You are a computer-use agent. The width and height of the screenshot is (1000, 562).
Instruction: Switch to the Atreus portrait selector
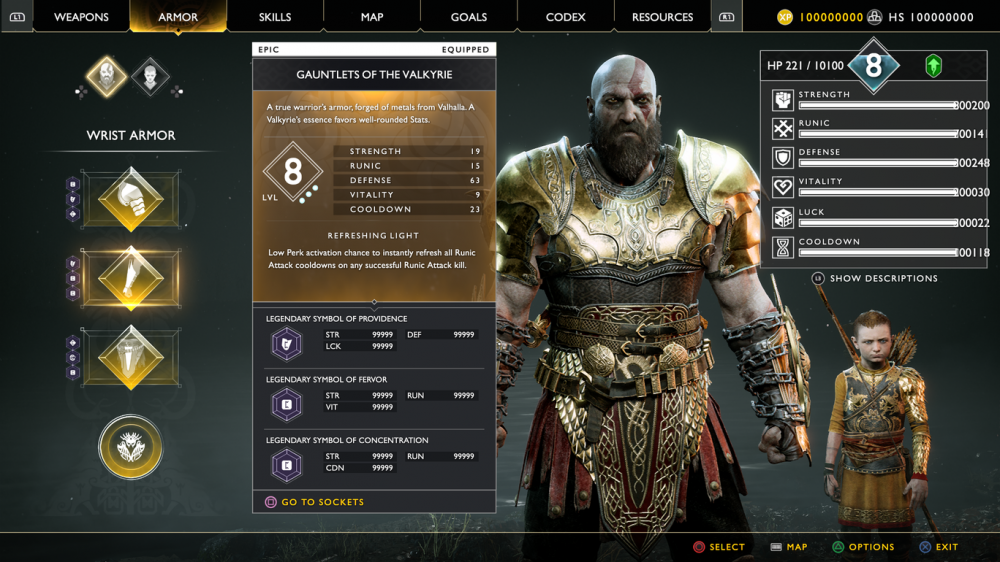pos(151,77)
